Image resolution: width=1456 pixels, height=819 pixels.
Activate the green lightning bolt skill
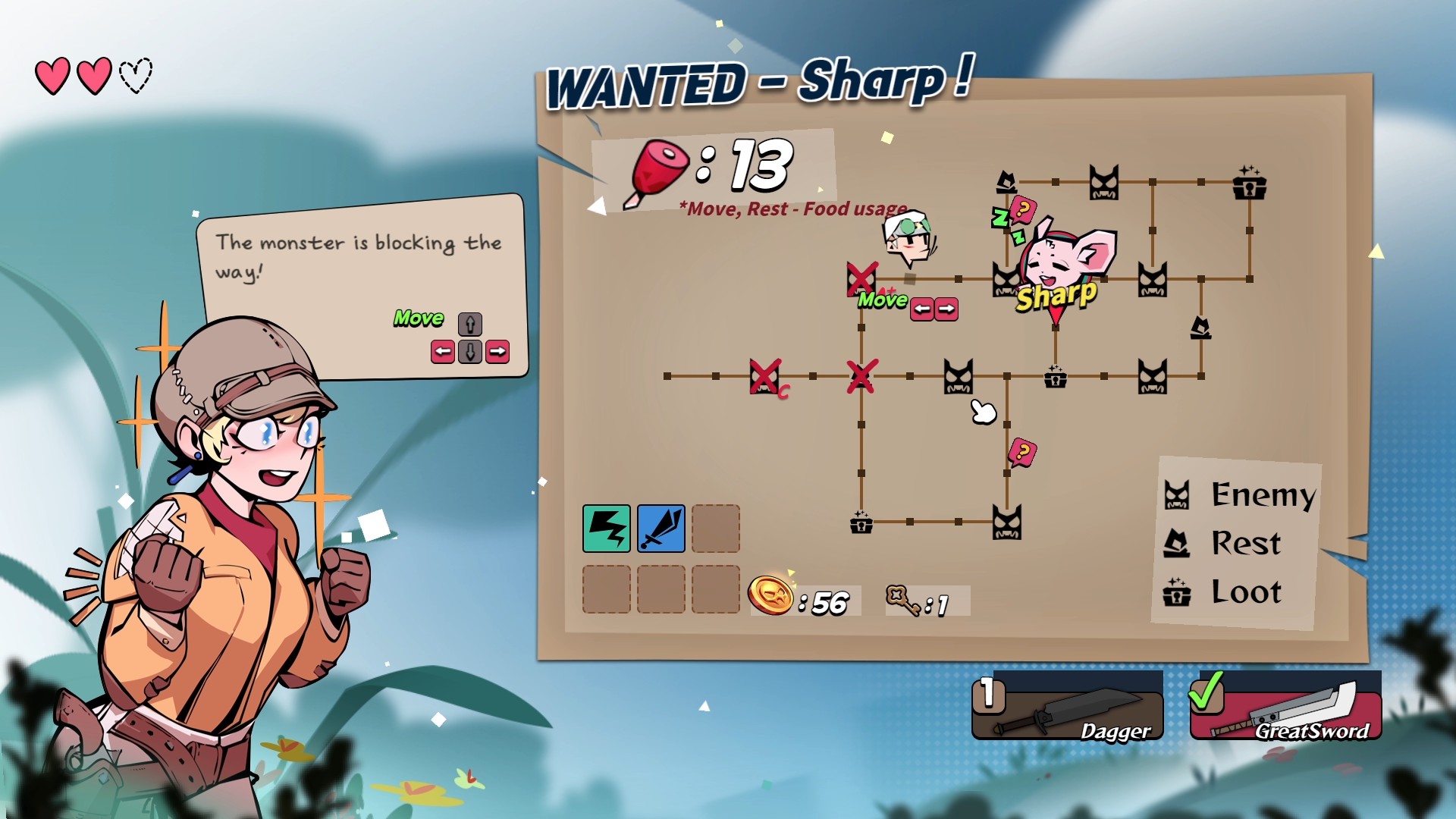click(x=606, y=529)
